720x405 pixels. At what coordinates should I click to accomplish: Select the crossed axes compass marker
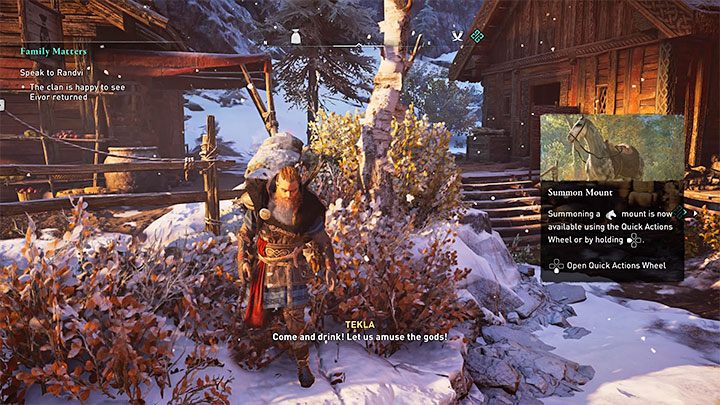(458, 36)
